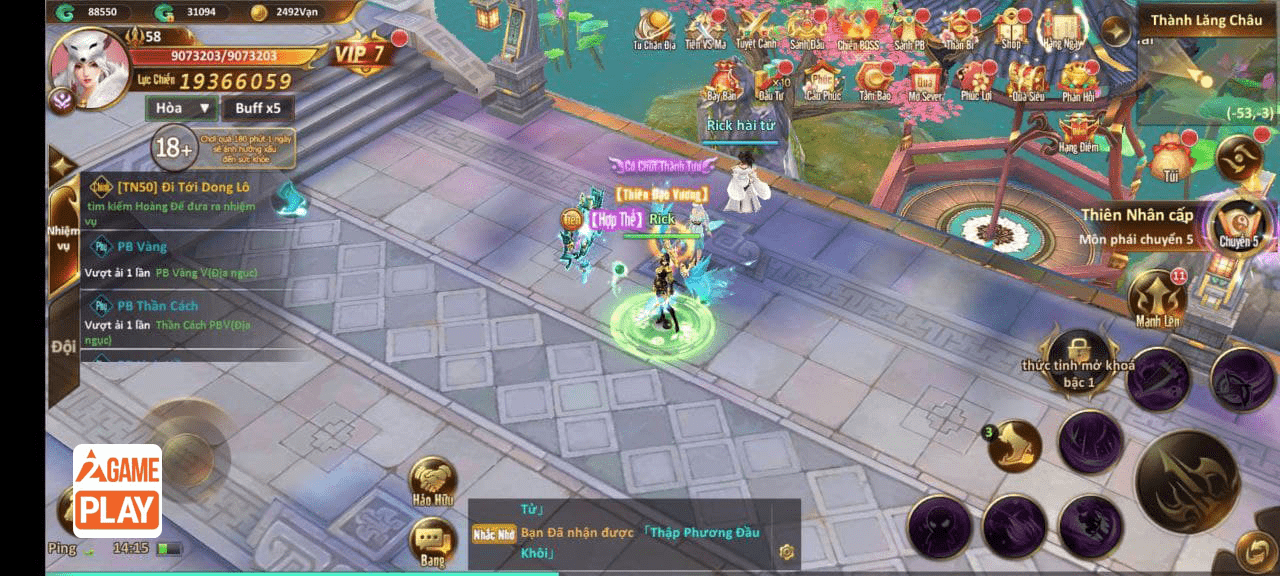Open the Hòa combat mode dropdown

coord(181,108)
